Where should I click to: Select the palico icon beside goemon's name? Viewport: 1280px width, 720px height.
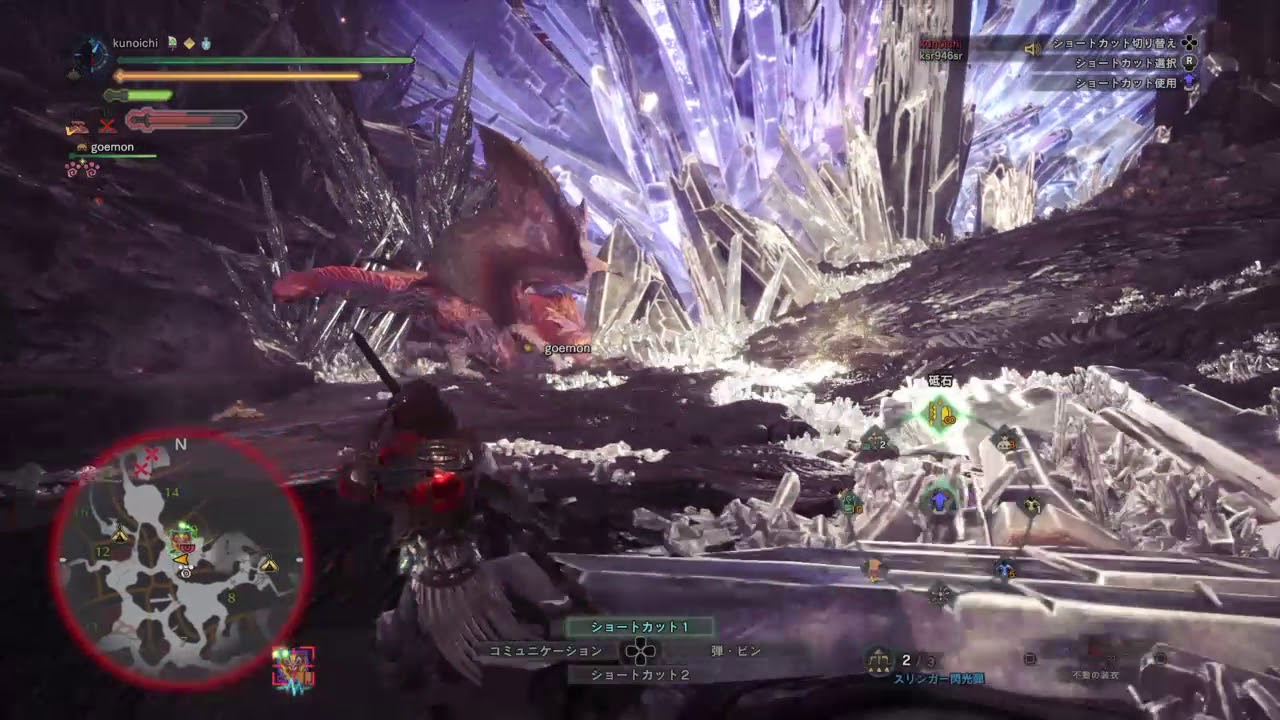(x=82, y=146)
